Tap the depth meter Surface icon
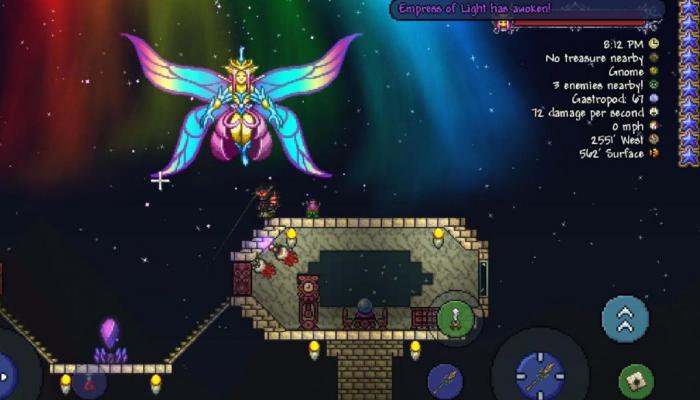 point(654,154)
